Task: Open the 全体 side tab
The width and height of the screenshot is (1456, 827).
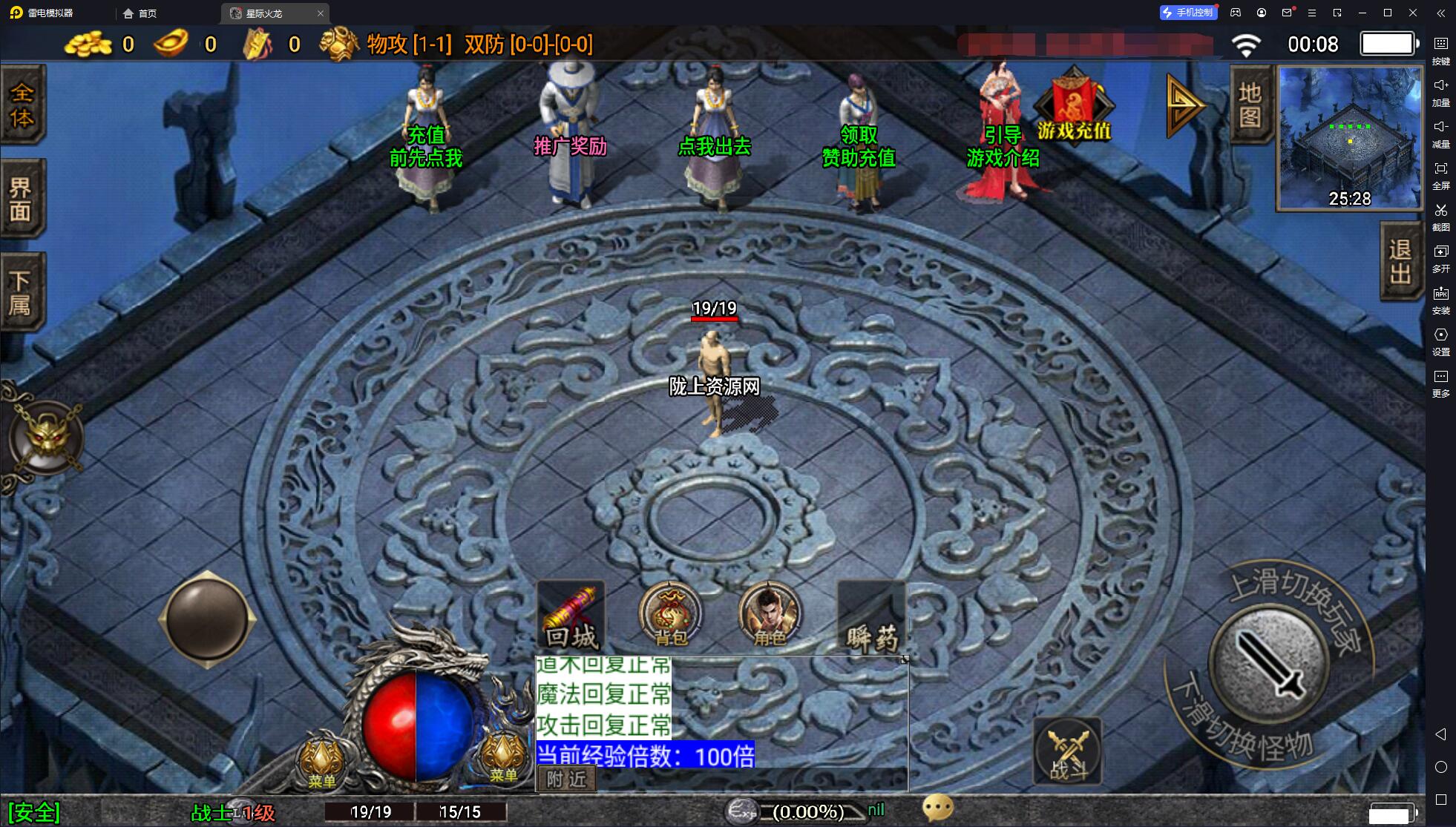Action: point(23,105)
